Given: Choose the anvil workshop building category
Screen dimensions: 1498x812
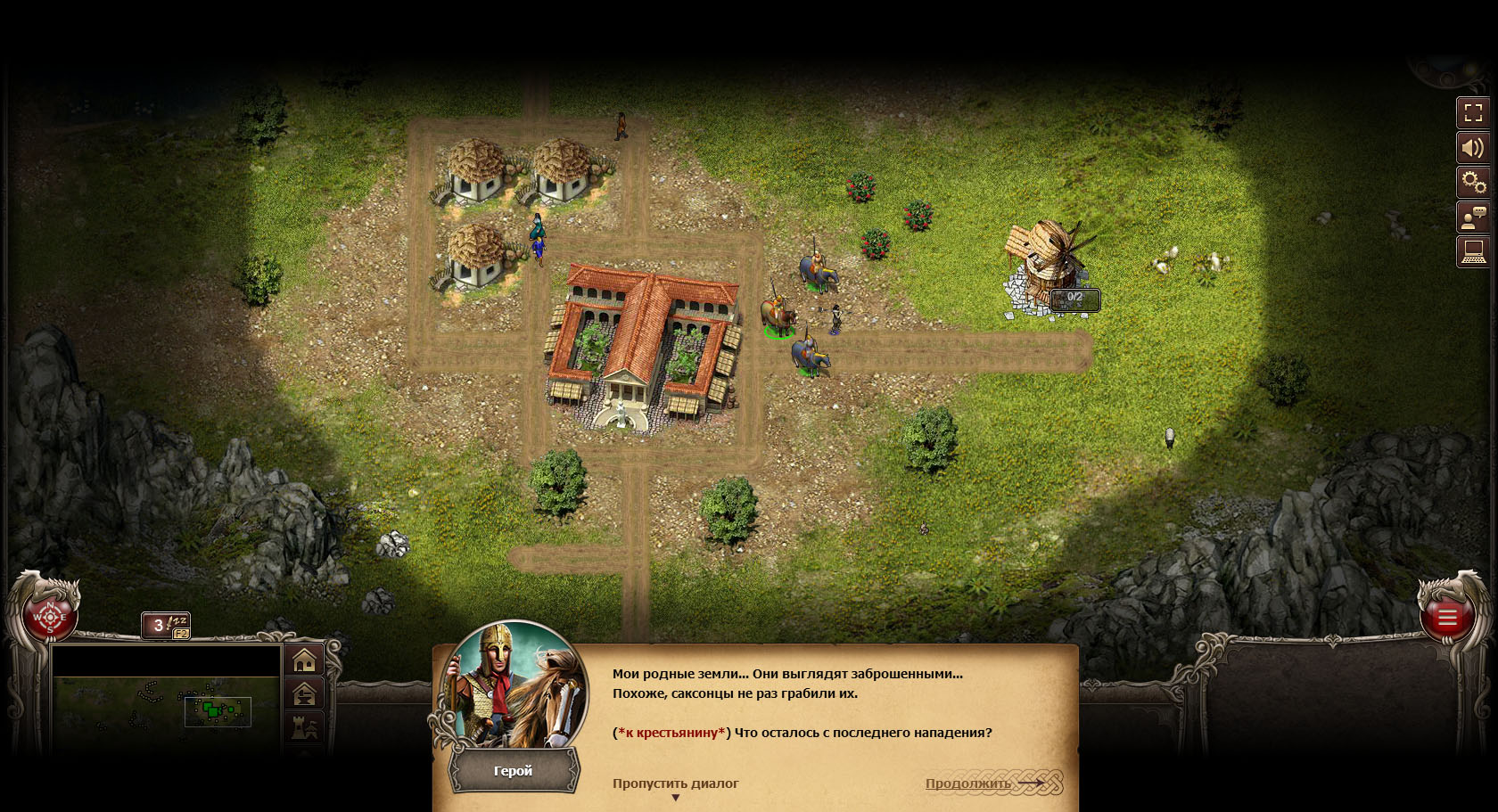Looking at the screenshot, I should click(304, 694).
